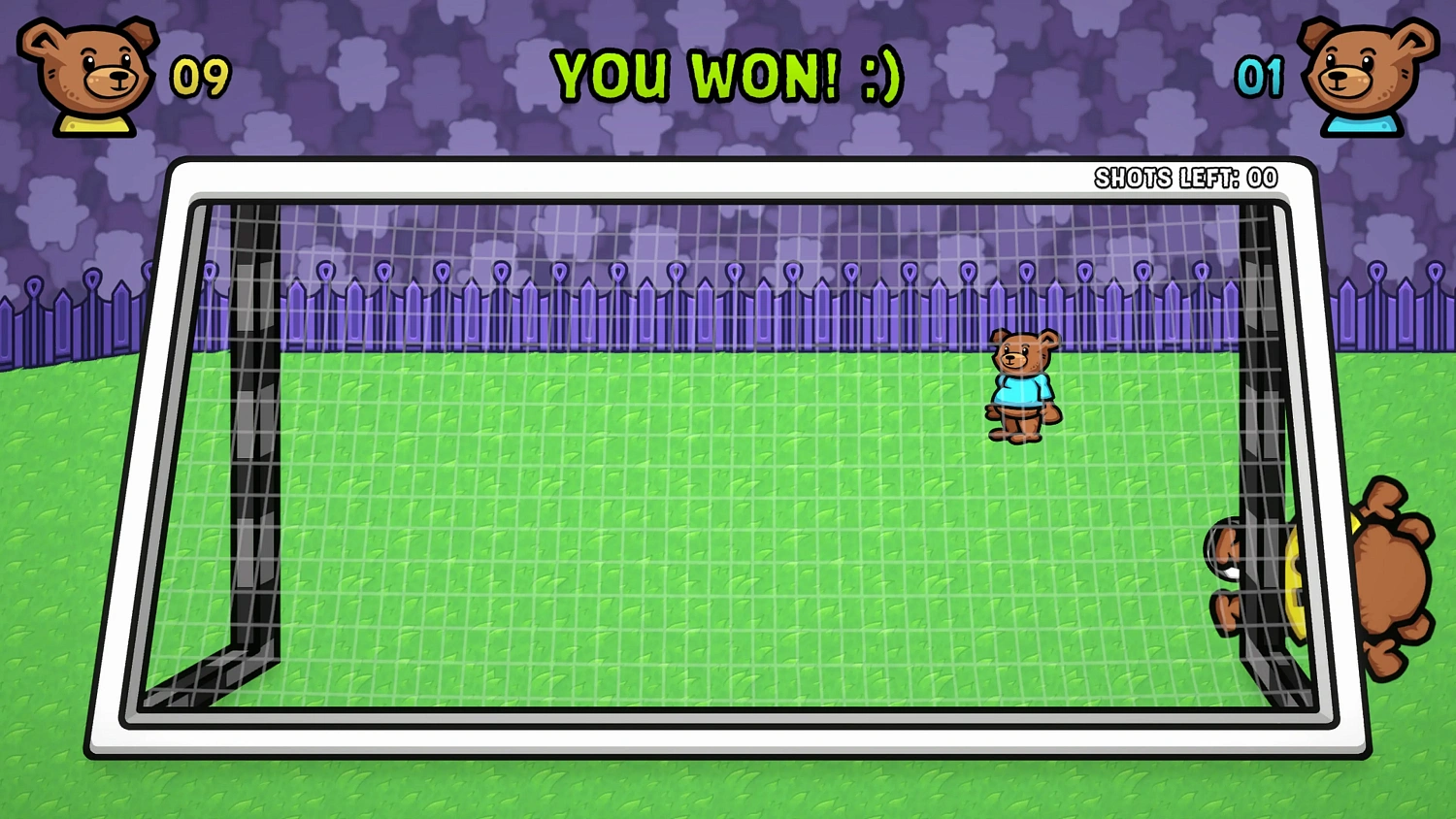Click the blue-shirt bear avatar icon
The width and height of the screenshot is (1456, 819).
(1362, 75)
